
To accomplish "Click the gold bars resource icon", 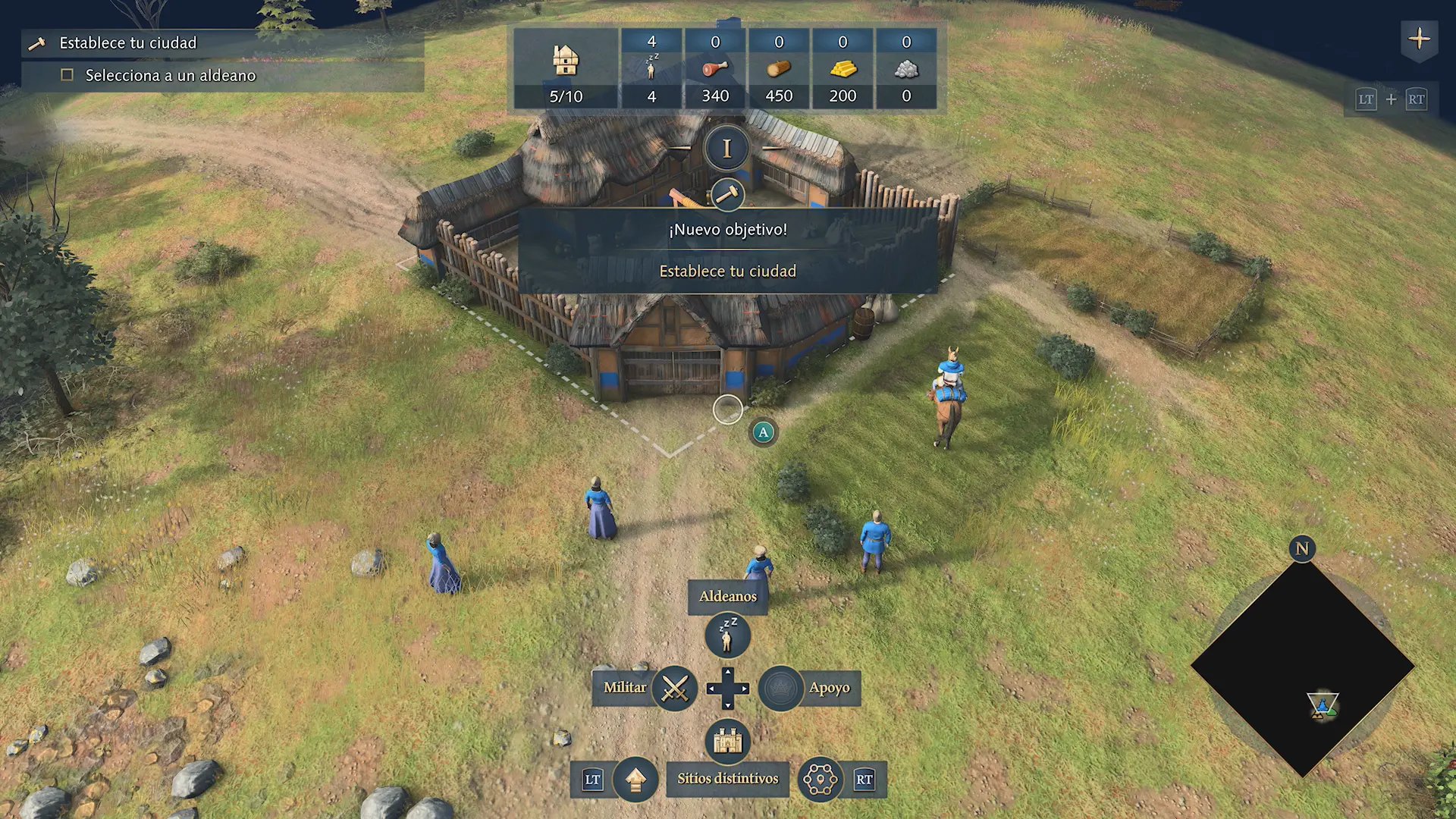I will [x=843, y=69].
